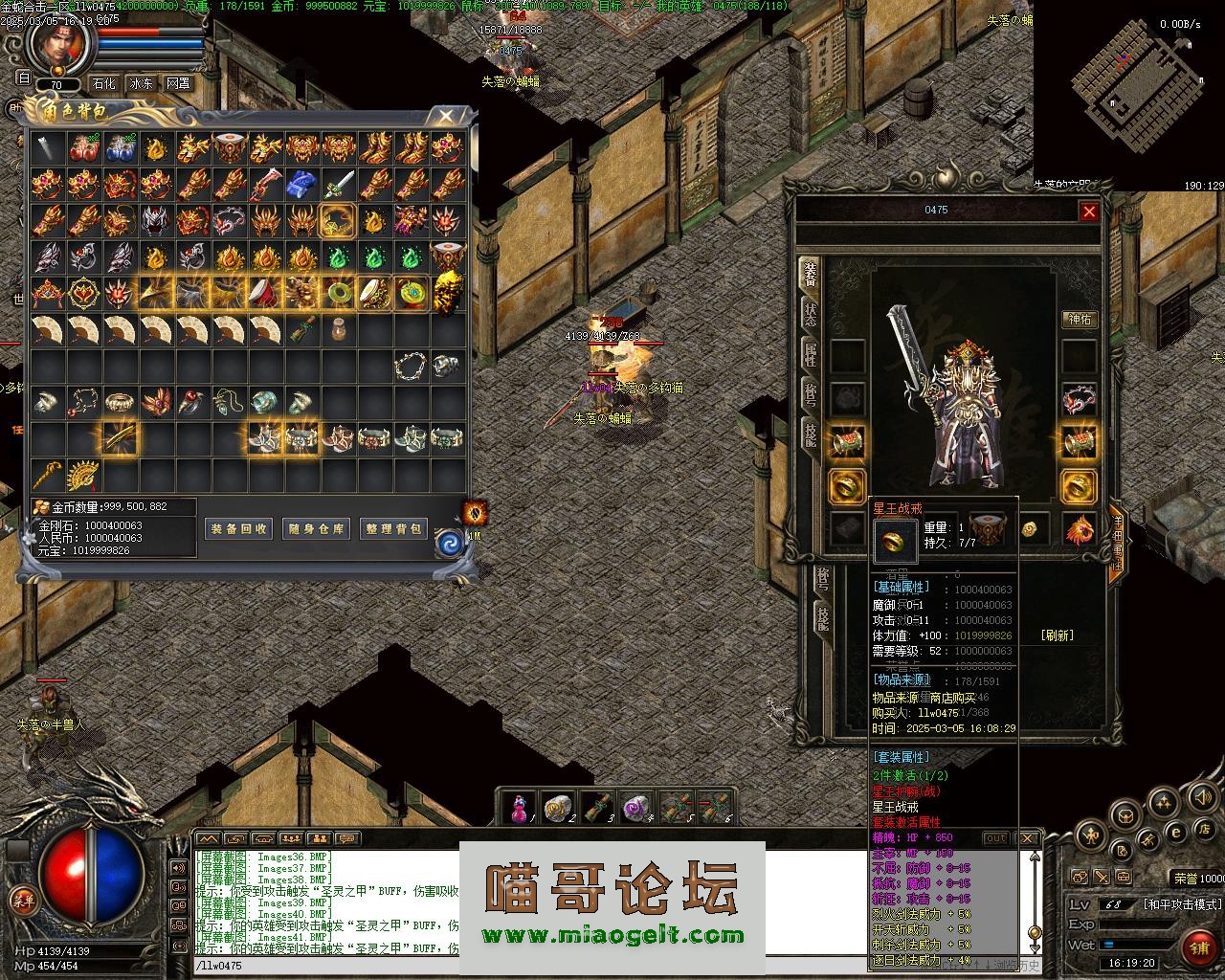Screen dimensions: 1225x980
Task: Select the blue robe in the backpack
Action: [303, 183]
